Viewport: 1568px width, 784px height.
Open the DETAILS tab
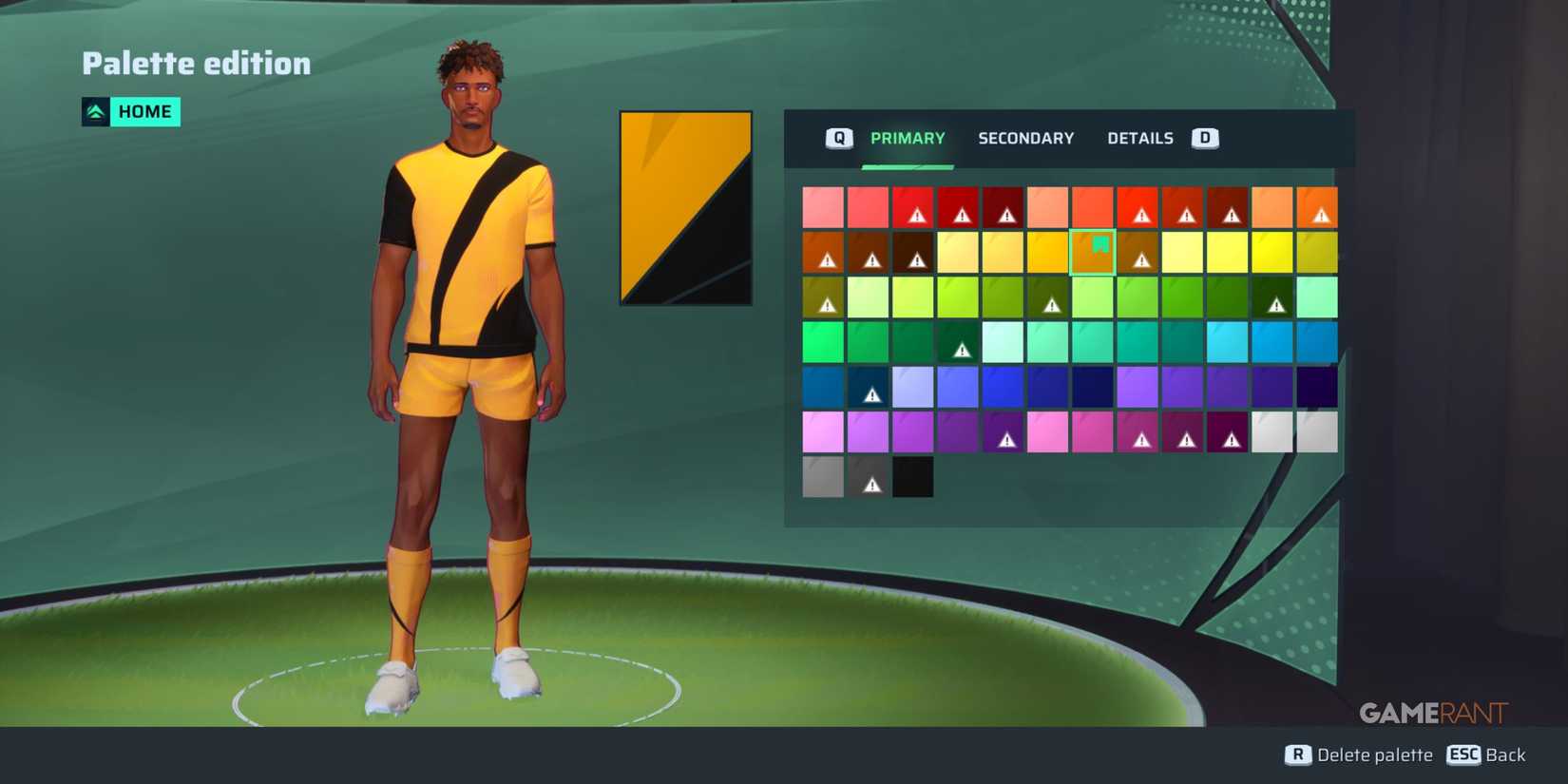(1139, 138)
